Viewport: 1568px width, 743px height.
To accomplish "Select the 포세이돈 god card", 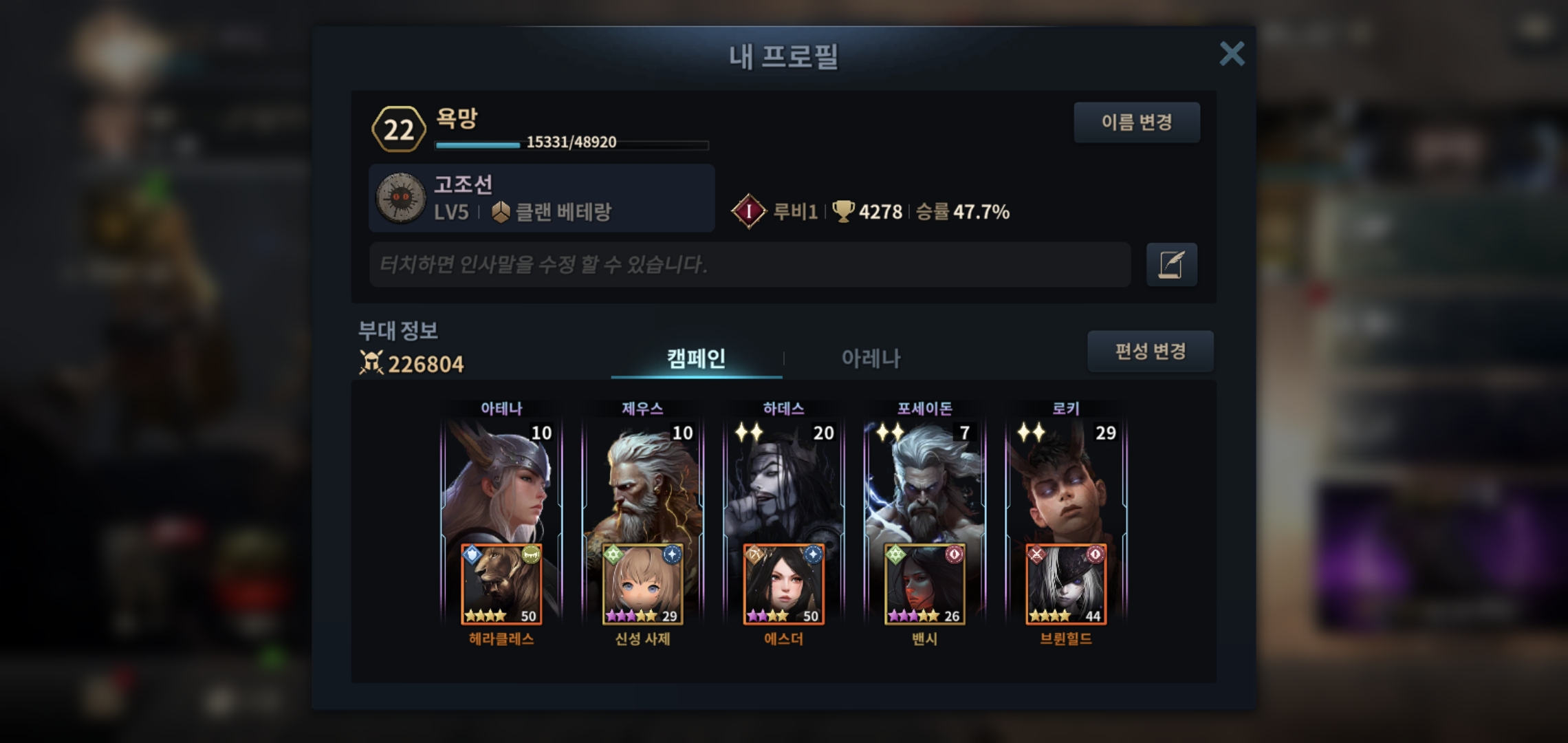I will point(924,482).
